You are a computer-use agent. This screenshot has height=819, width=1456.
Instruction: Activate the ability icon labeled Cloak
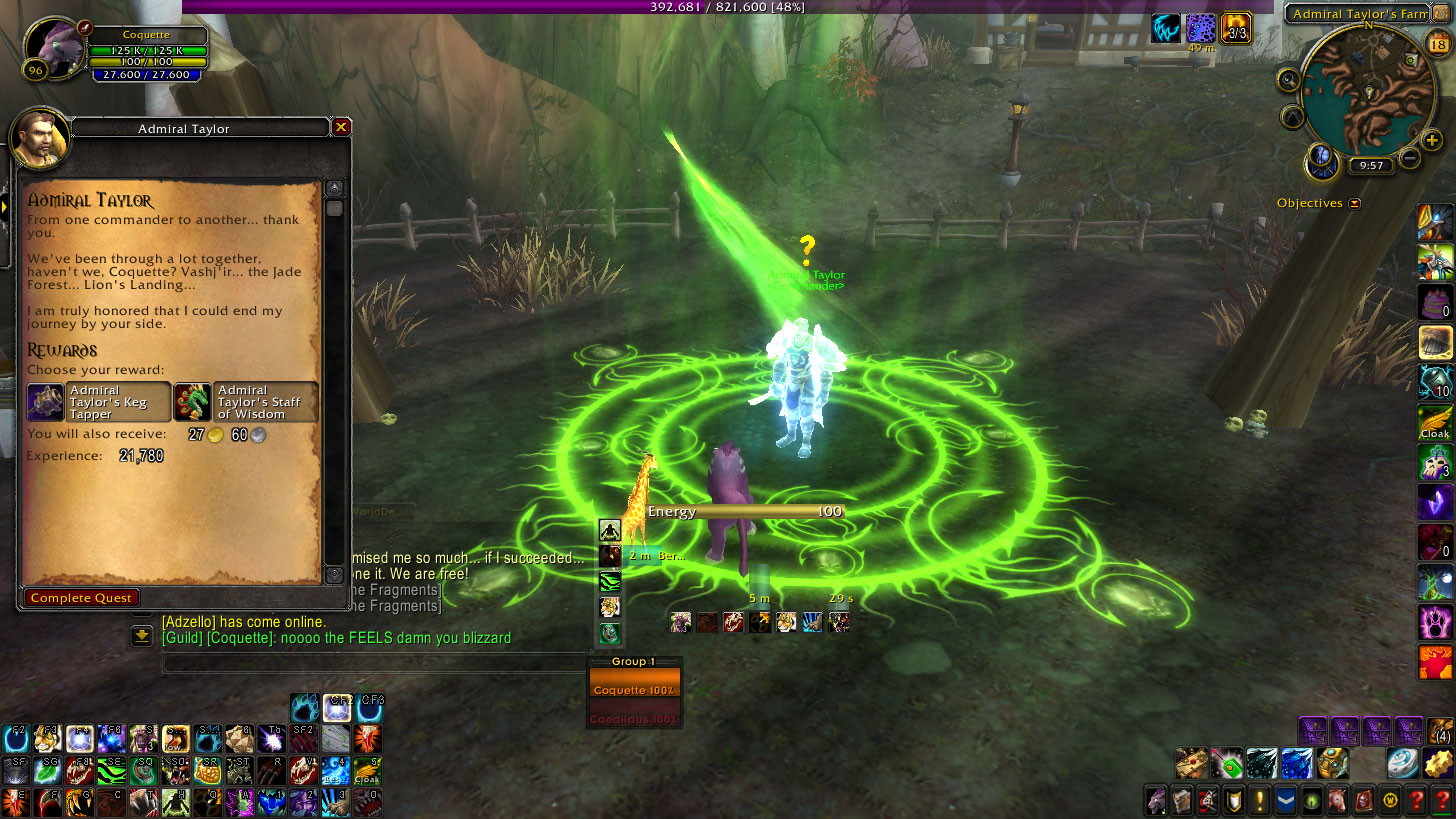(1435, 422)
